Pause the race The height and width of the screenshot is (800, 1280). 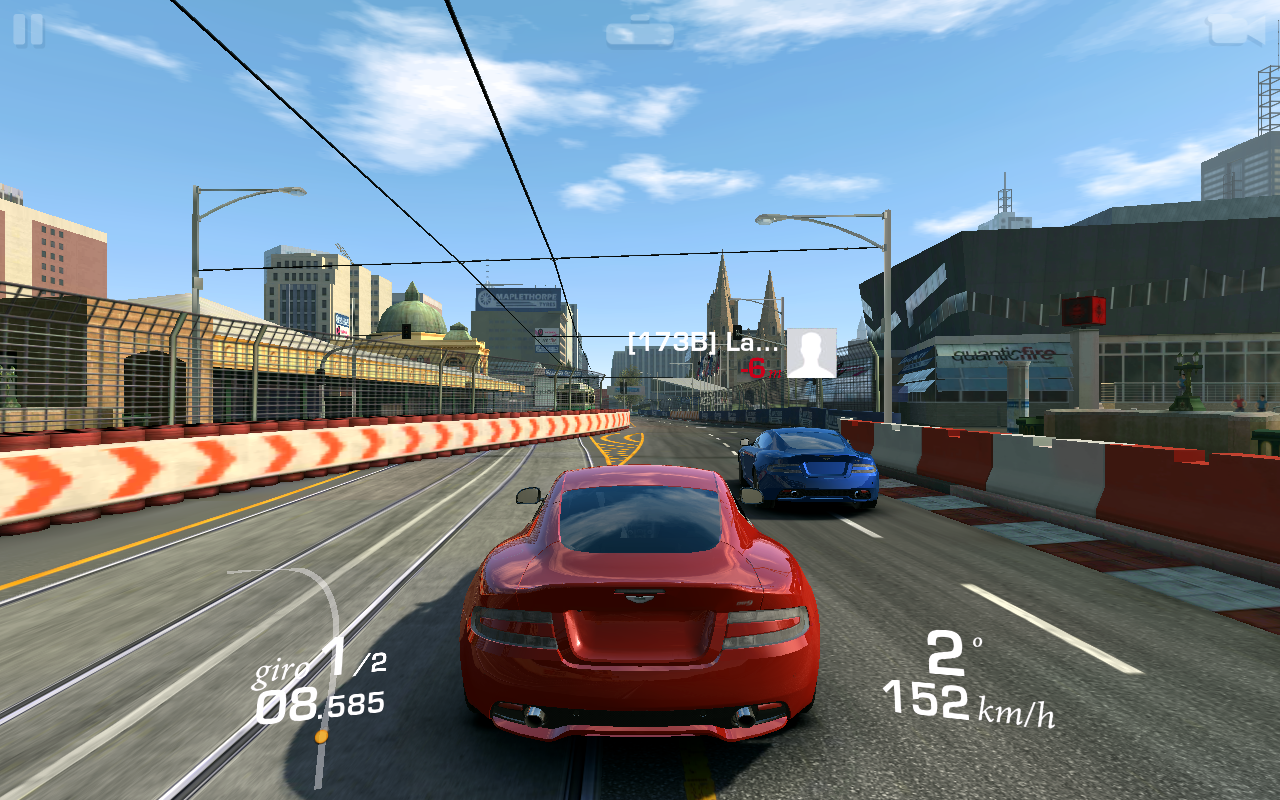tap(28, 29)
